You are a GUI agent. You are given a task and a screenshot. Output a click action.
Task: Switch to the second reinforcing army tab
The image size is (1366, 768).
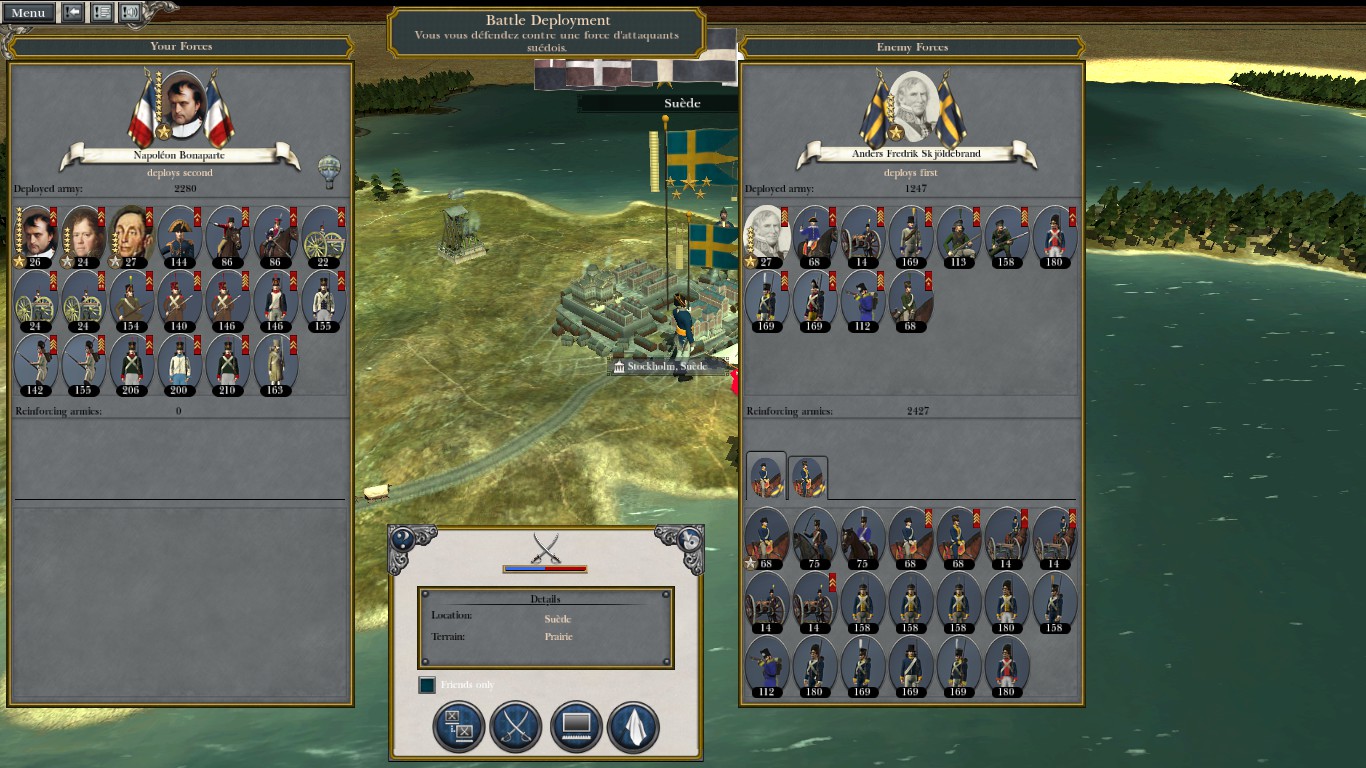click(807, 478)
